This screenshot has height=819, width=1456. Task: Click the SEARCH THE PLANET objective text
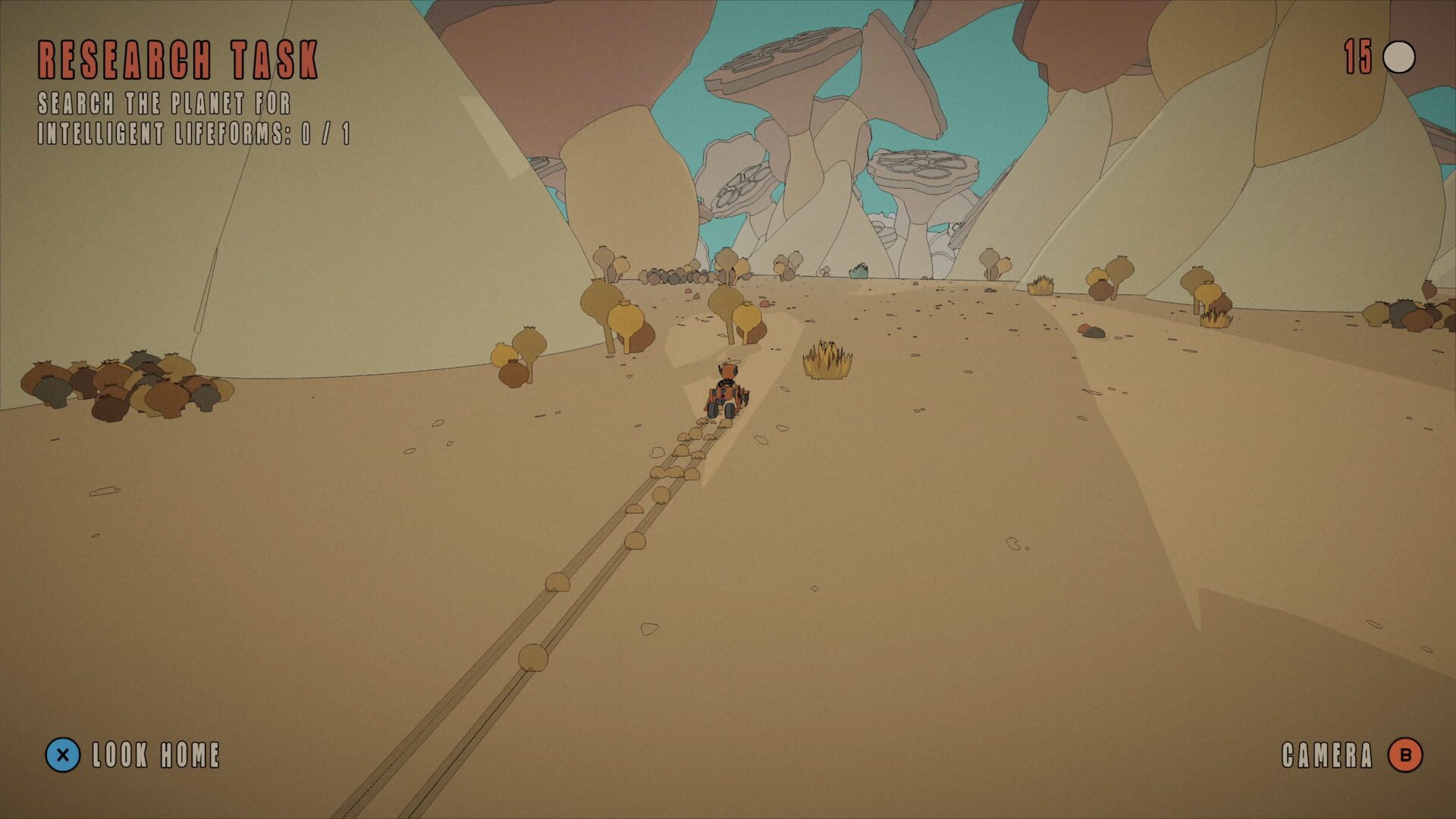[x=165, y=102]
